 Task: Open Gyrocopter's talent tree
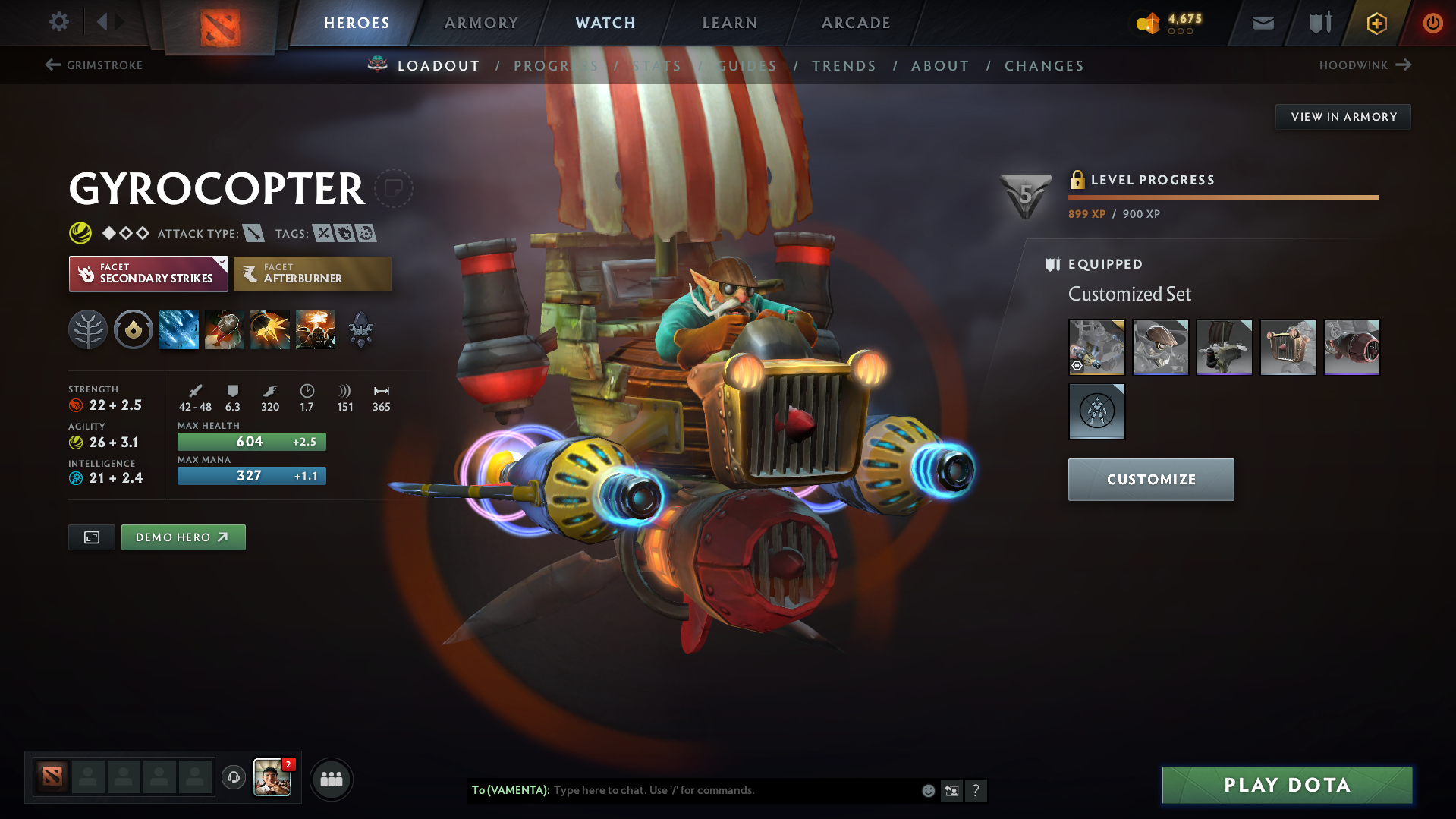pos(88,329)
